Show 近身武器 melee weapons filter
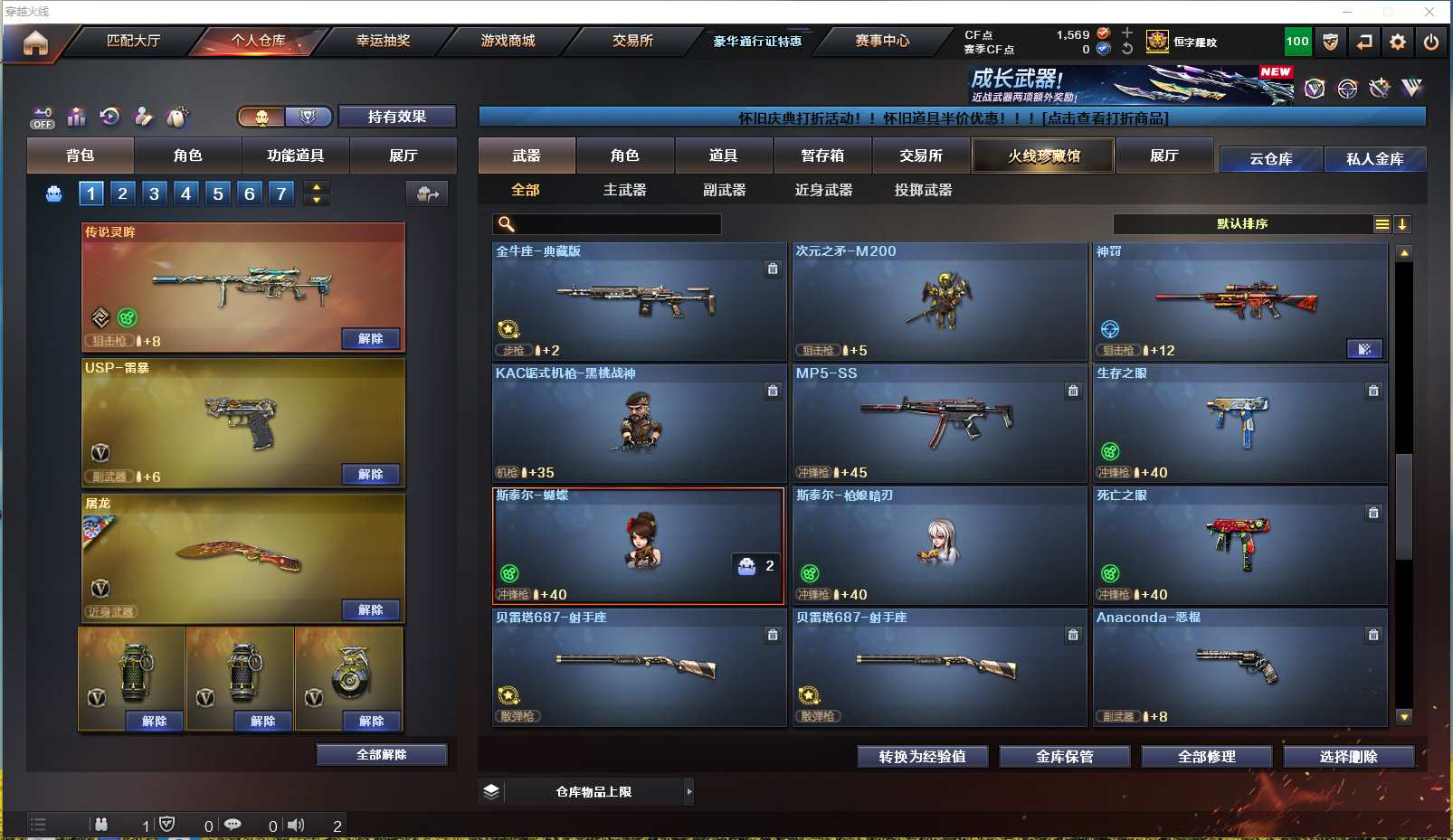Screen dimensions: 1453x840 [x=823, y=190]
